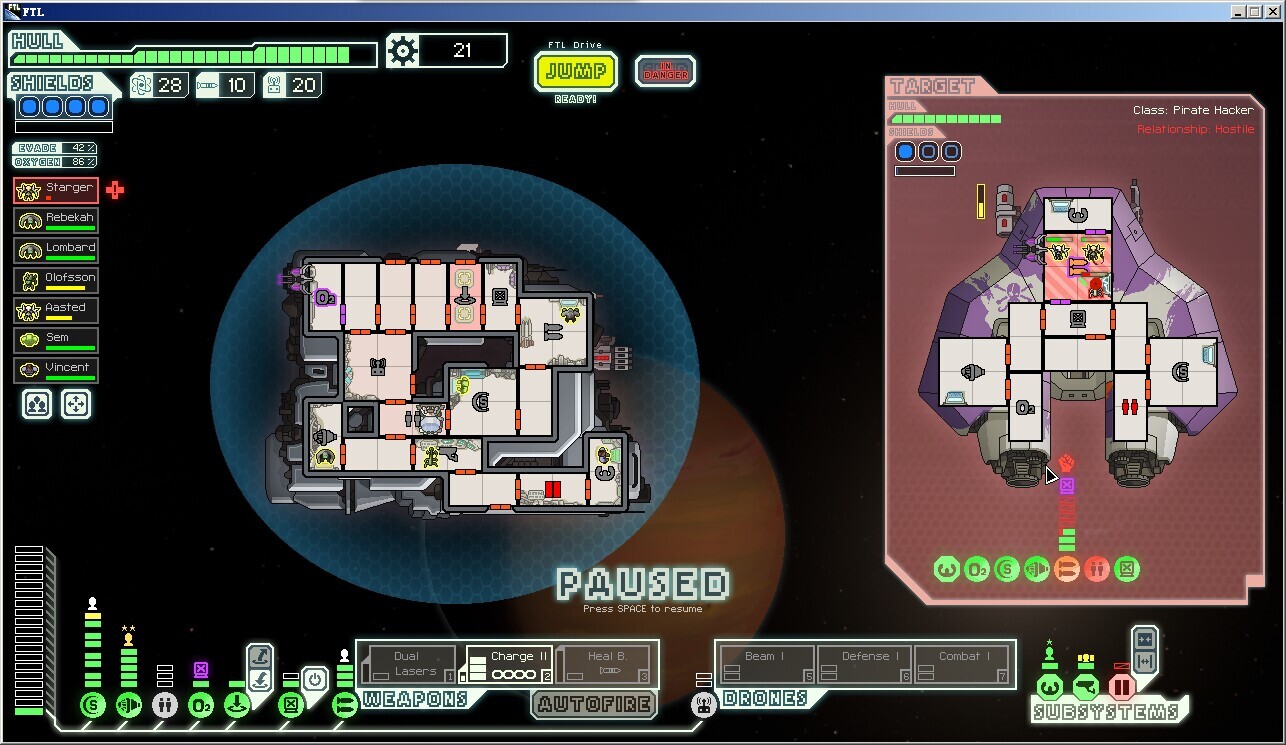Select the doors subsystem icon

click(x=1122, y=687)
